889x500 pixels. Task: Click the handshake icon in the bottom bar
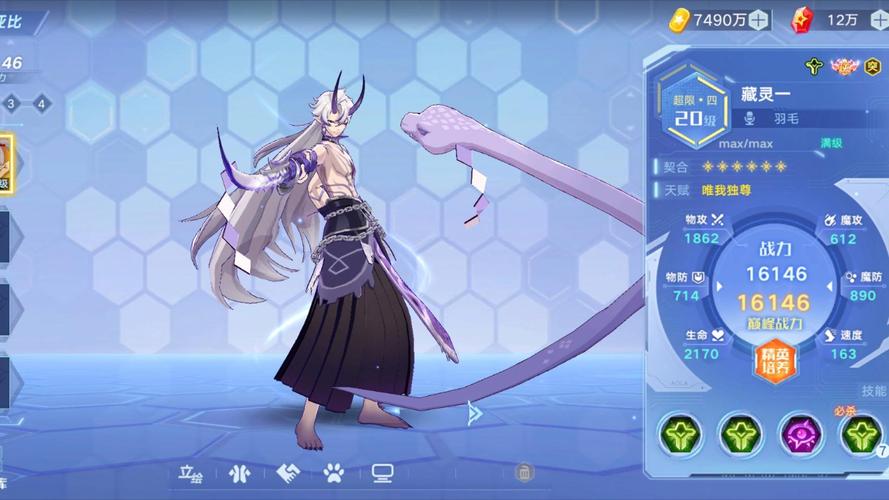(288, 473)
